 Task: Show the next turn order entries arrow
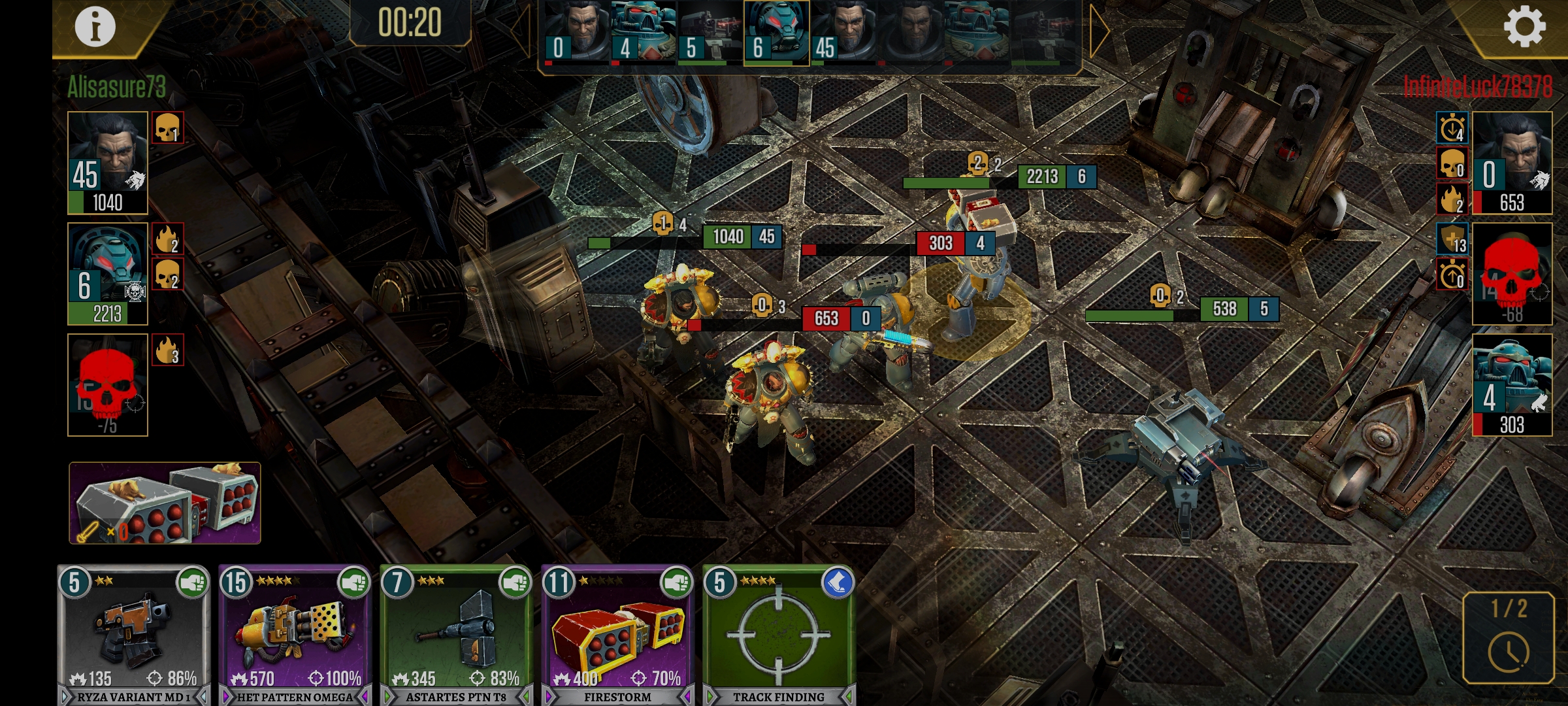pos(1099,31)
